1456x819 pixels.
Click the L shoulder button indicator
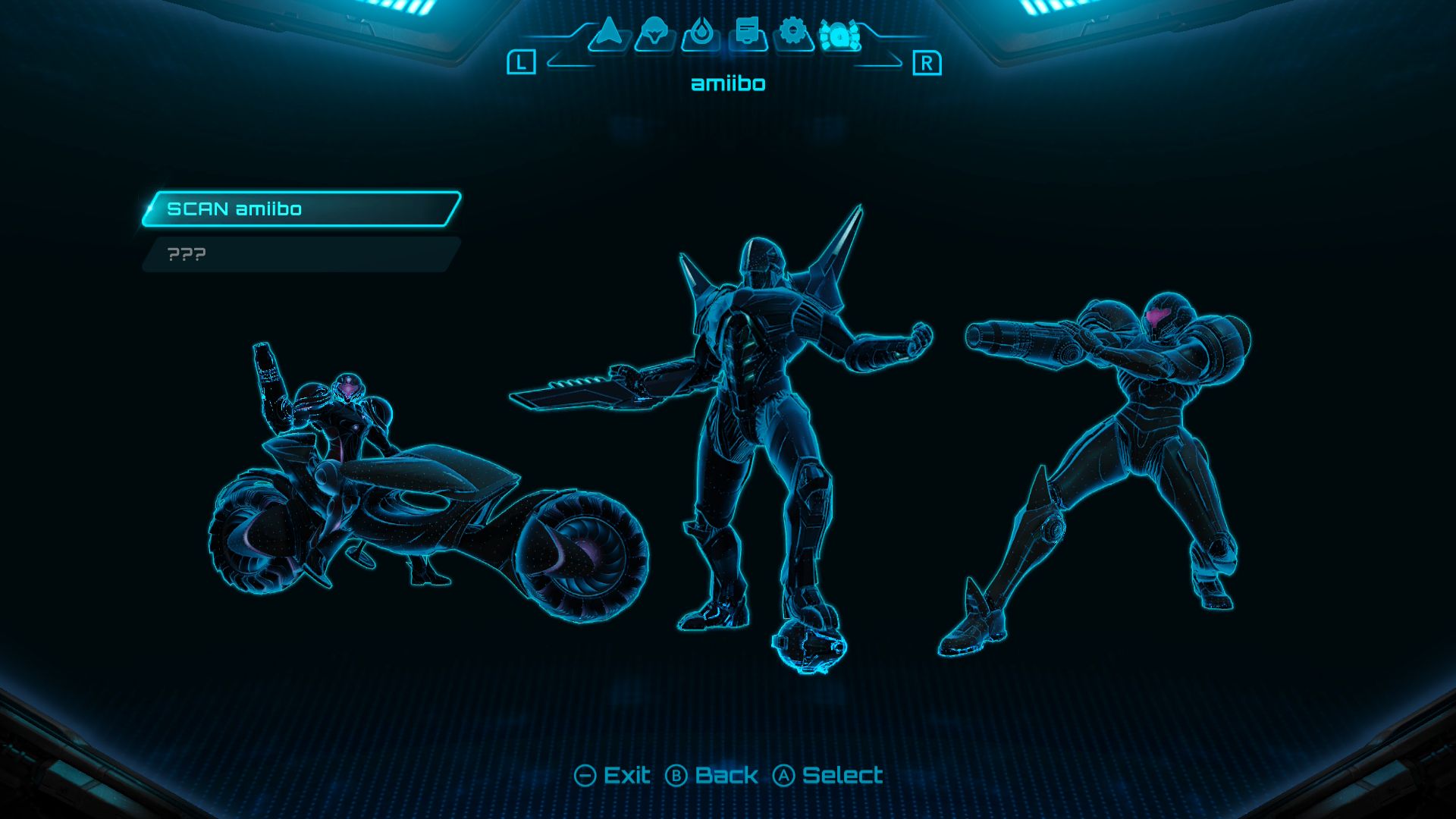[522, 60]
